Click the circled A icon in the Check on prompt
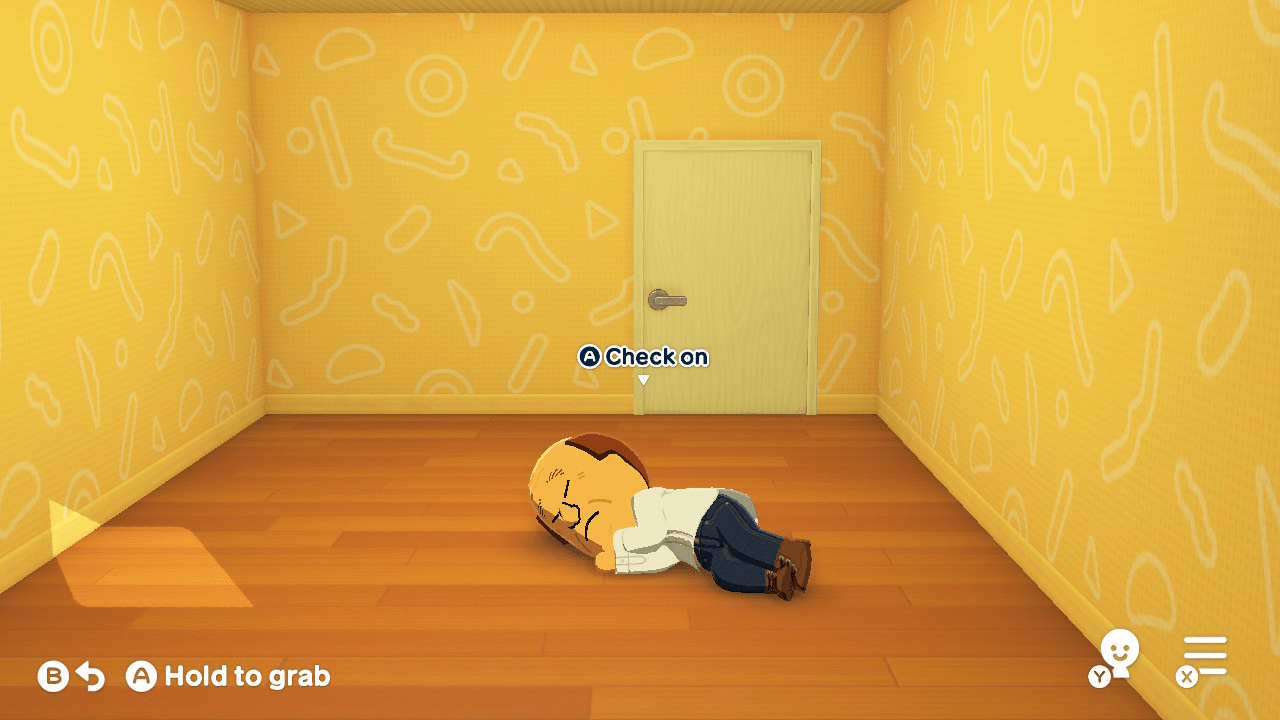 (592, 356)
